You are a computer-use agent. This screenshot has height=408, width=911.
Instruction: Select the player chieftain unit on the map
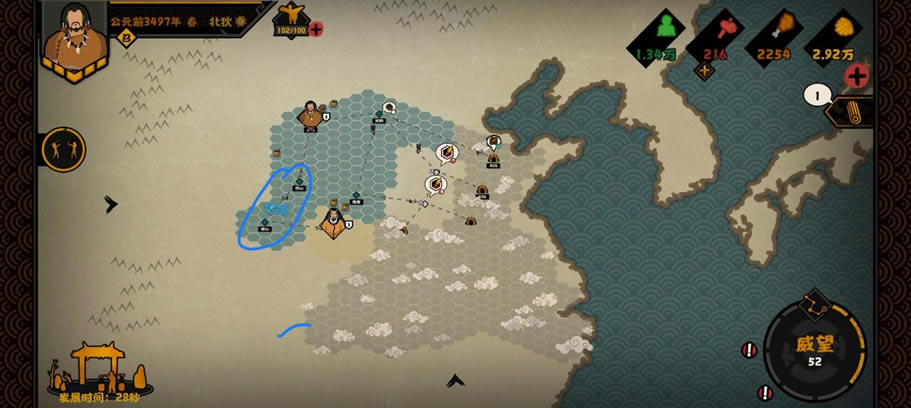pos(333,222)
